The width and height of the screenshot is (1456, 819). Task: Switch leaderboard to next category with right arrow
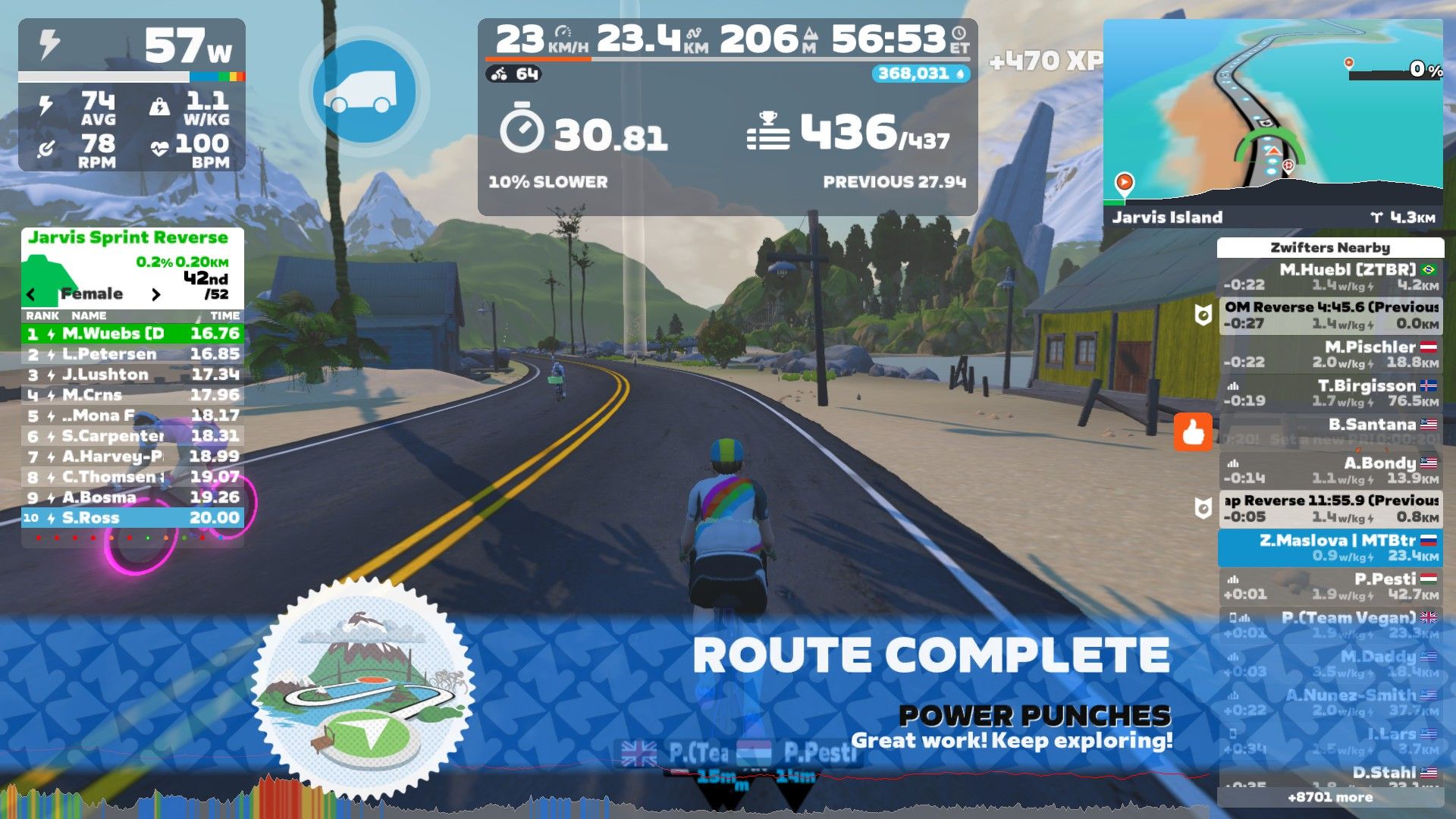(x=155, y=294)
